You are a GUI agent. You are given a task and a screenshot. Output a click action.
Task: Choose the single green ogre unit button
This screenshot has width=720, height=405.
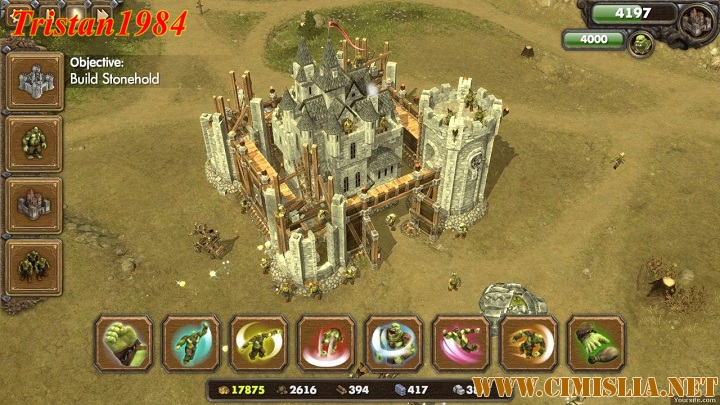tap(33, 143)
